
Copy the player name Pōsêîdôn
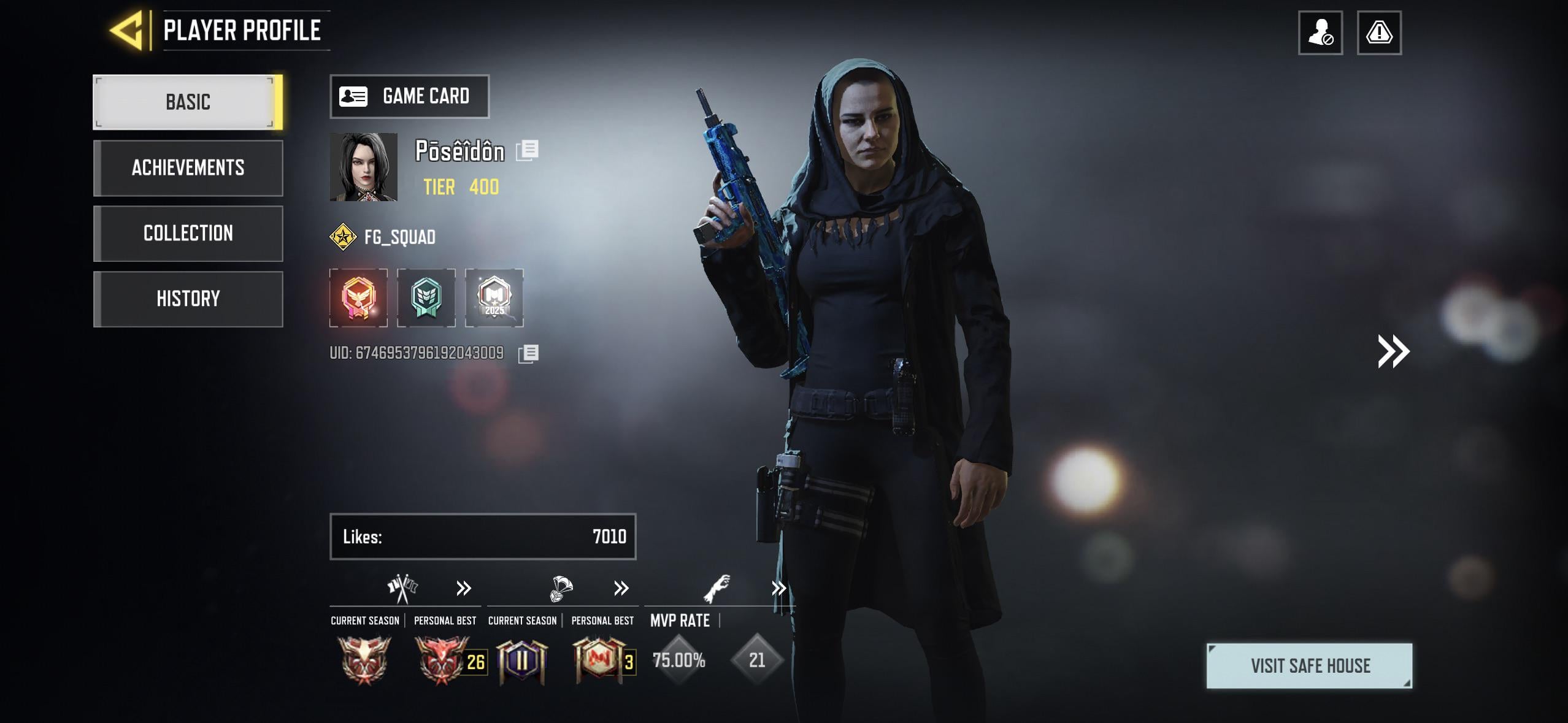[527, 150]
